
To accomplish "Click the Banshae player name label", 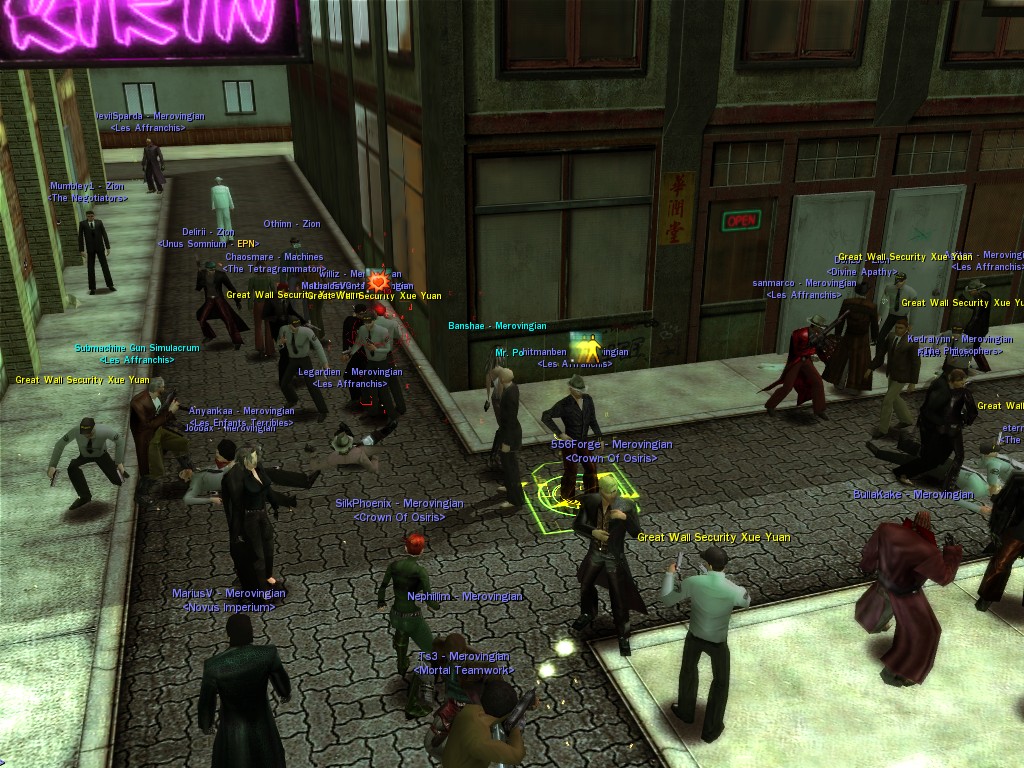I will click(x=497, y=326).
